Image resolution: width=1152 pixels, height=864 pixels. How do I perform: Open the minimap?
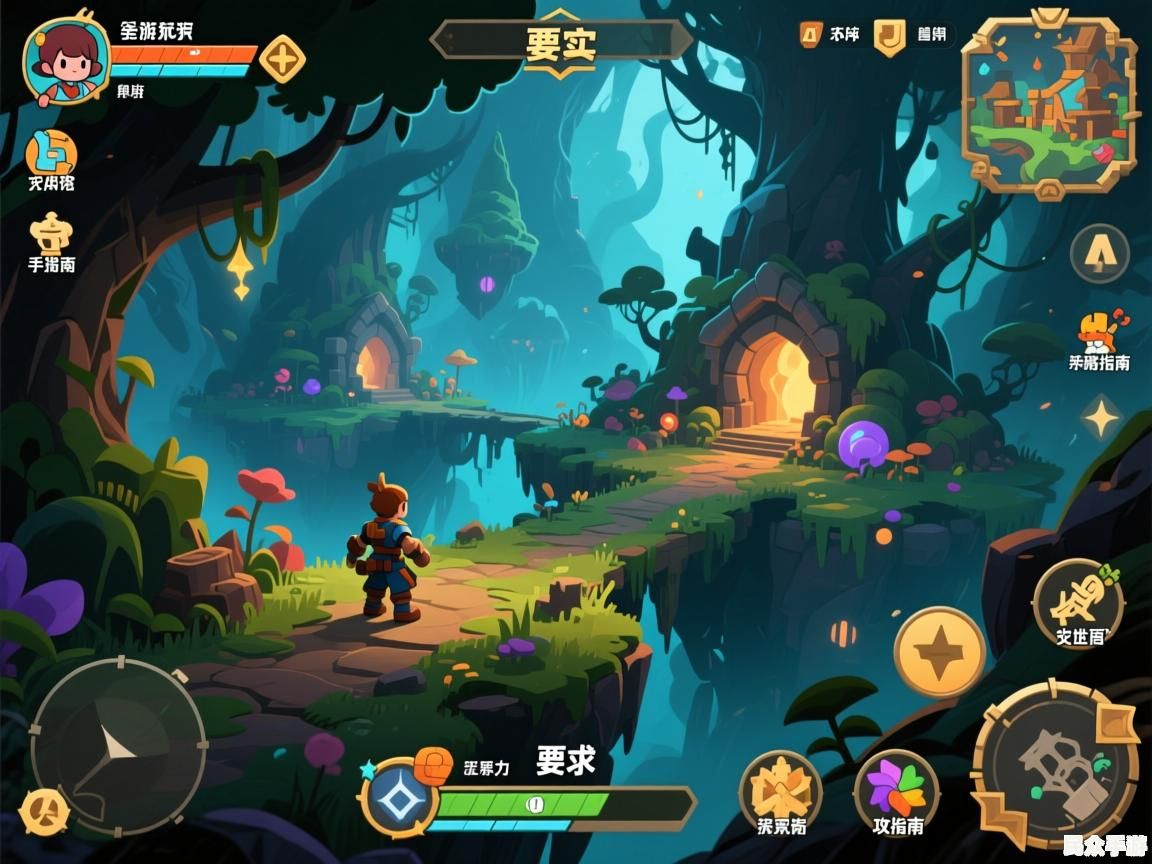1049,104
